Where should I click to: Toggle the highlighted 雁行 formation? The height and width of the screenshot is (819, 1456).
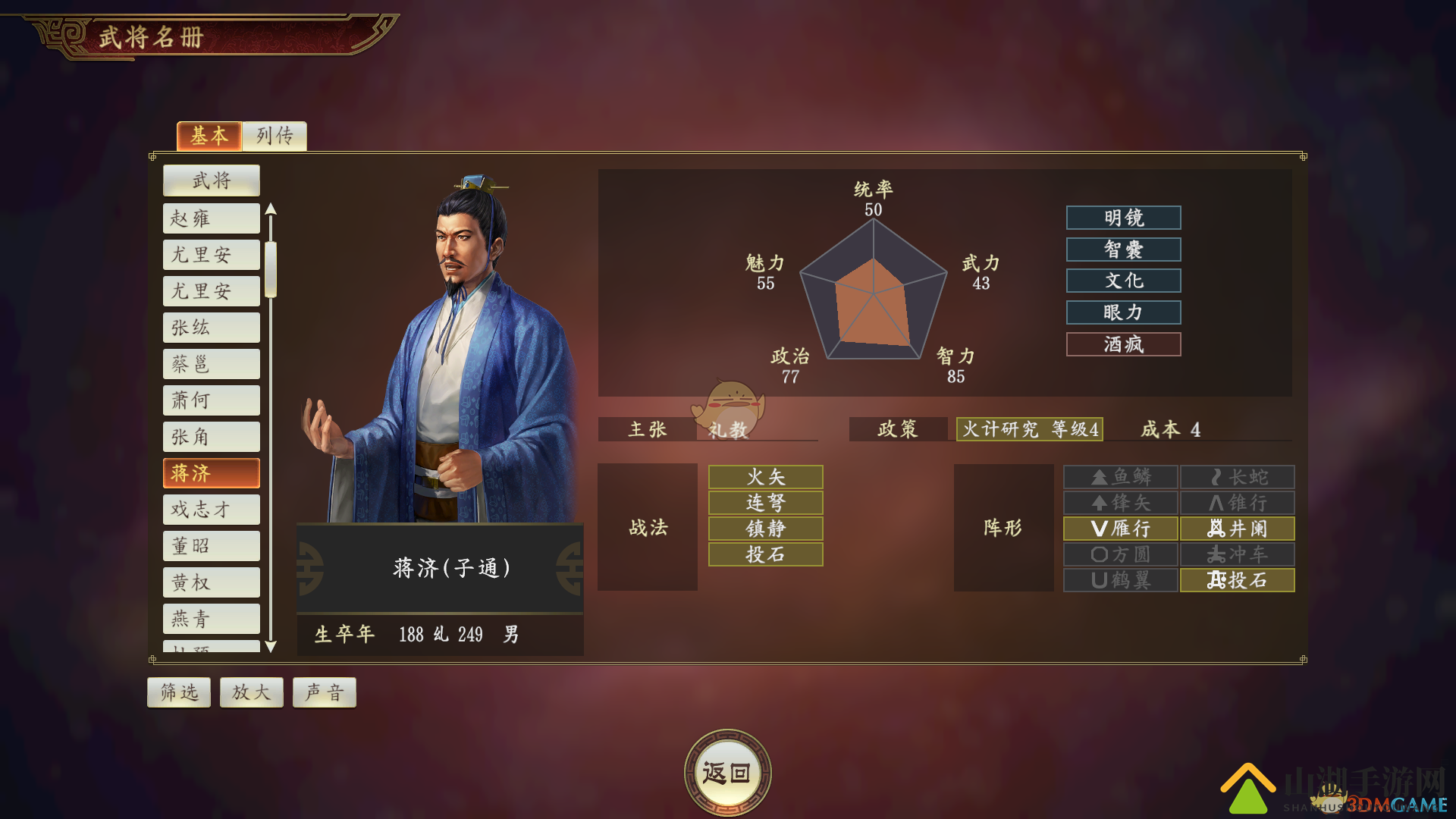point(1121,529)
